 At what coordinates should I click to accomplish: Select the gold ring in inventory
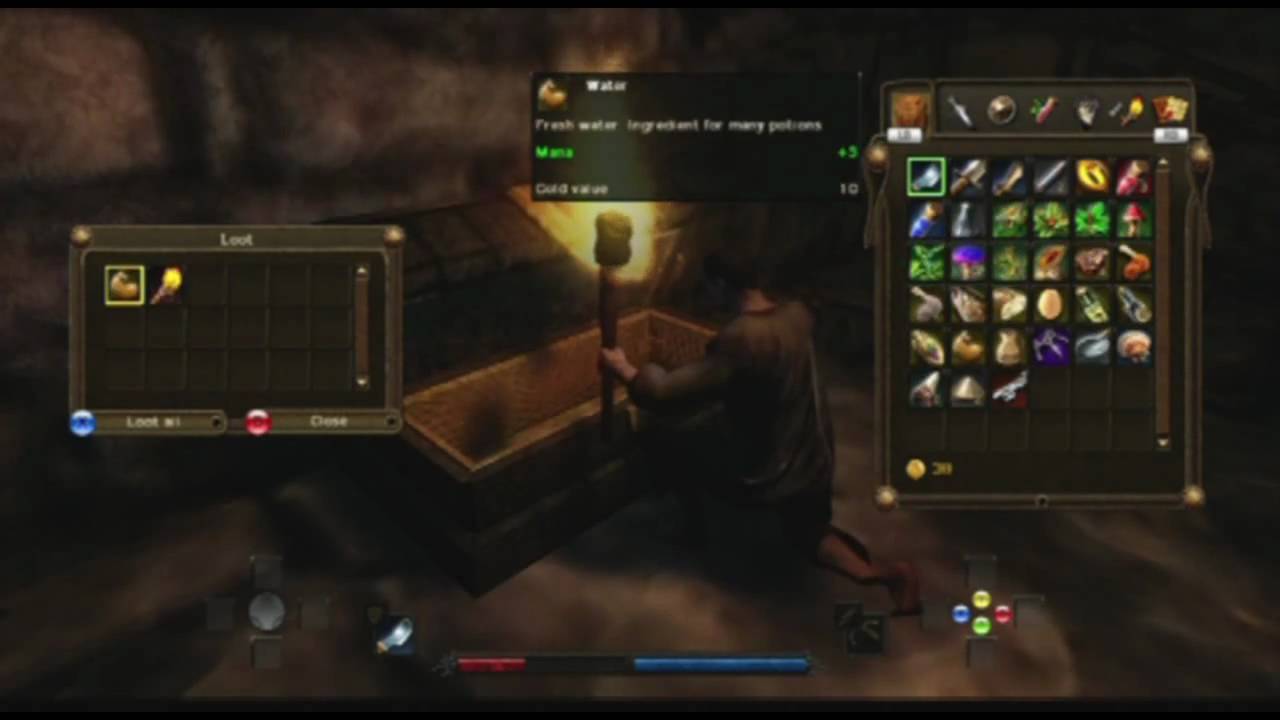(1092, 177)
